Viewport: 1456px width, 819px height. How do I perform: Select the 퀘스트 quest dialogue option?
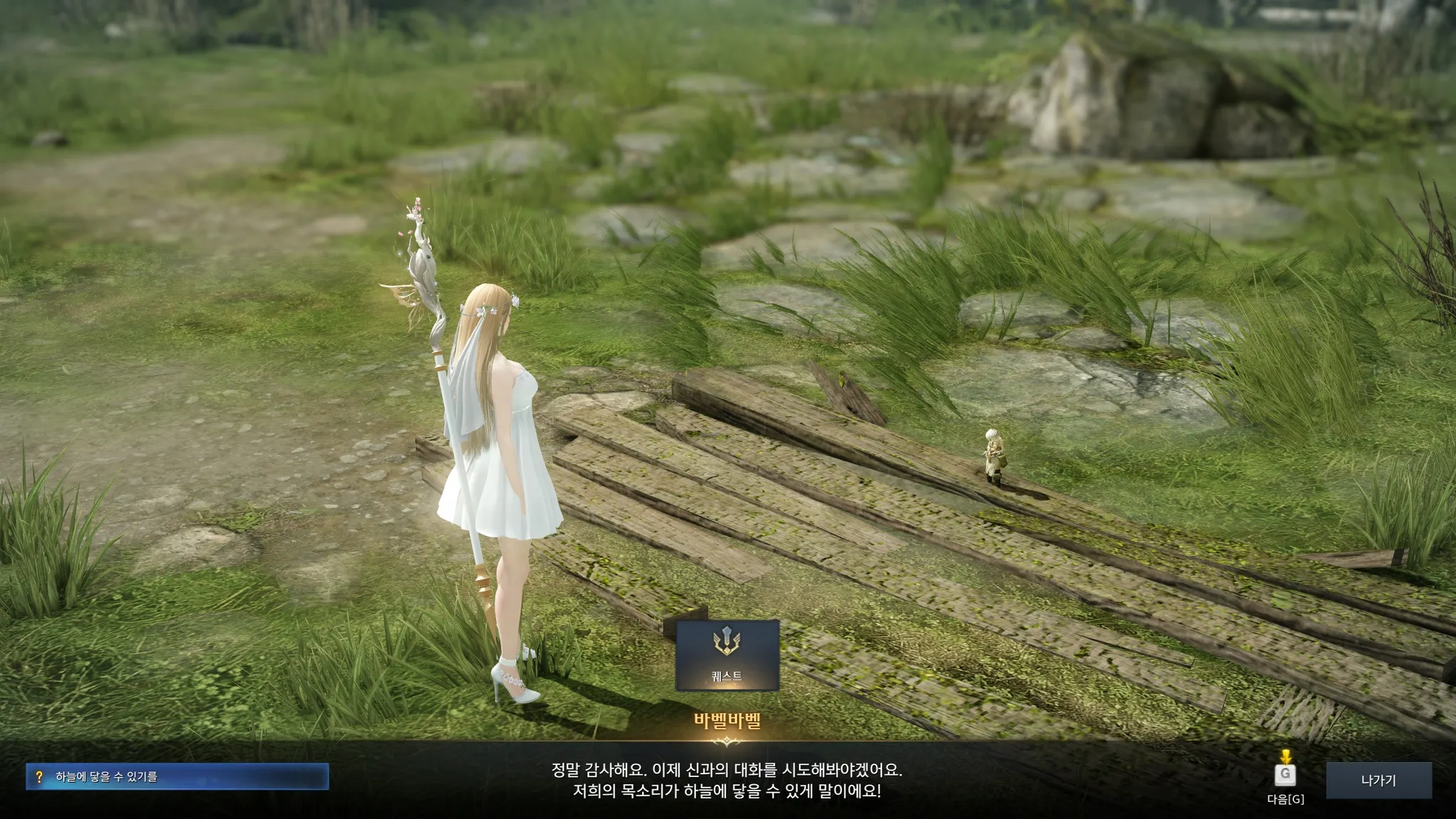click(x=727, y=655)
